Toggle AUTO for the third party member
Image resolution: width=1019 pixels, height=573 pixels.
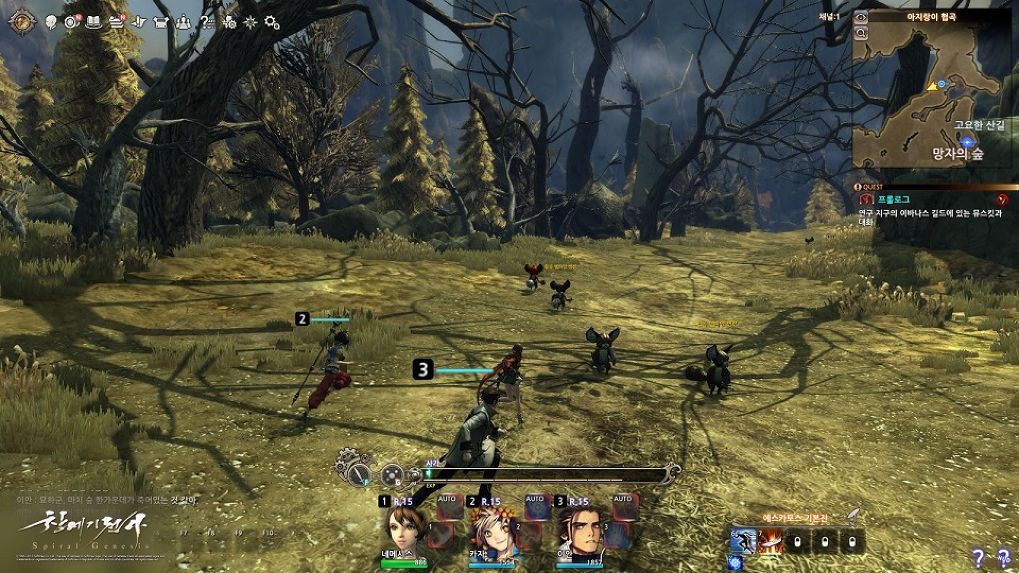pos(622,500)
